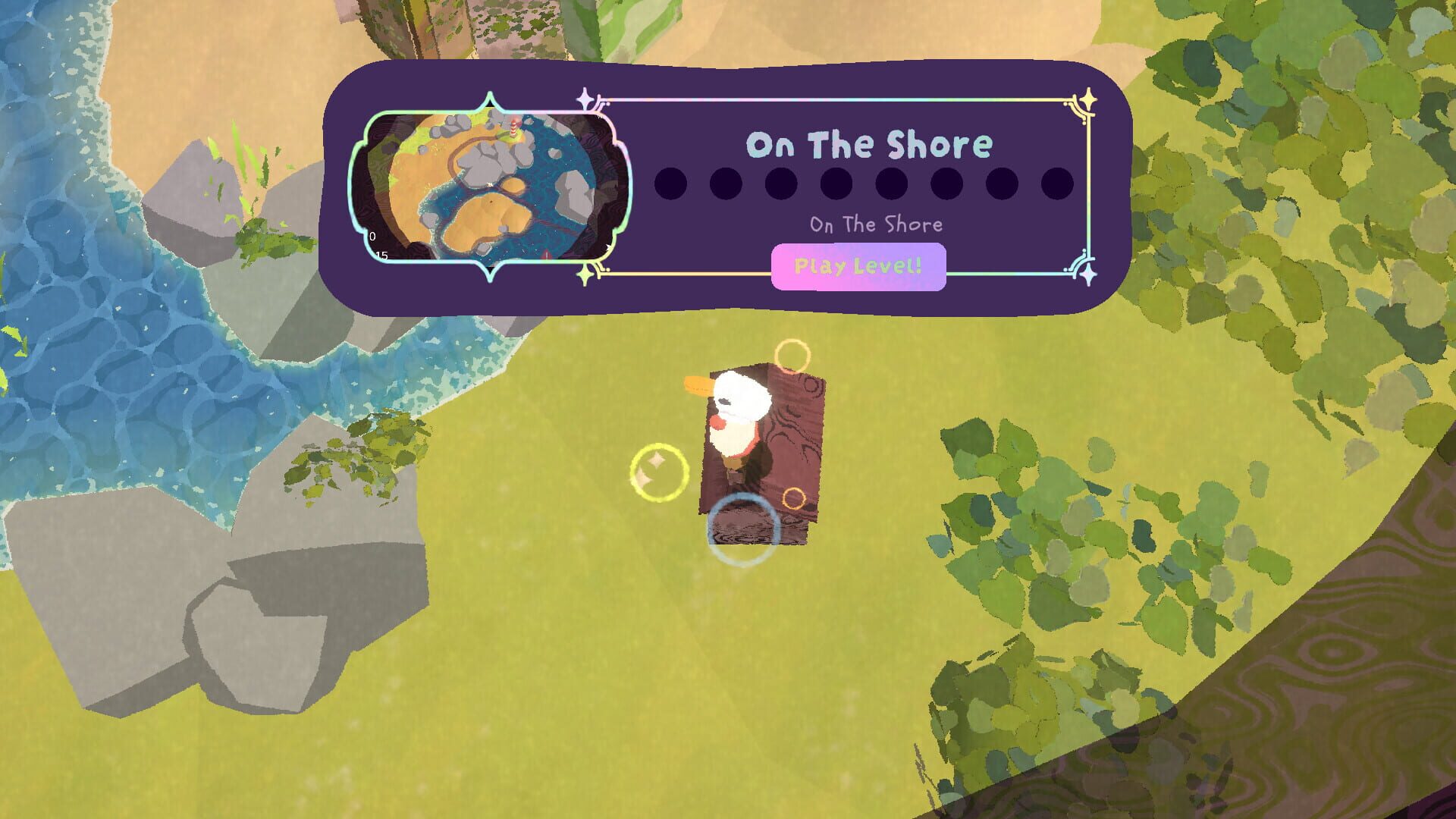Click the small orange circle beside the character

(793, 498)
